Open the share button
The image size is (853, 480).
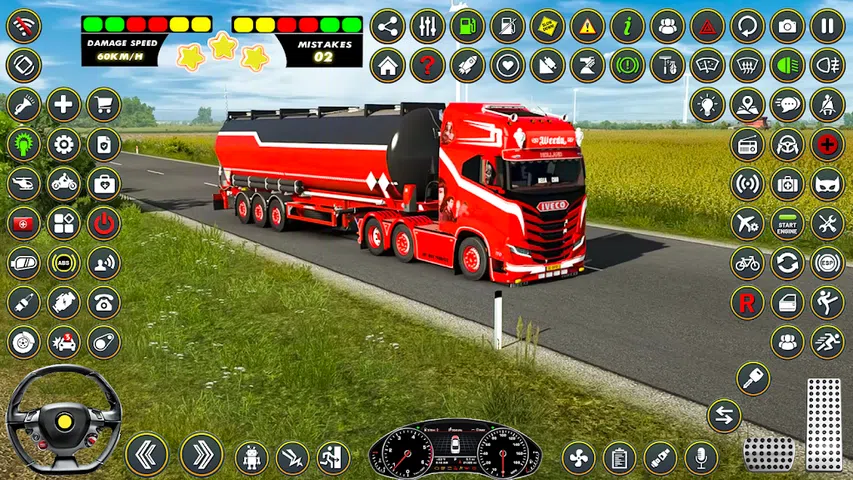click(x=387, y=26)
